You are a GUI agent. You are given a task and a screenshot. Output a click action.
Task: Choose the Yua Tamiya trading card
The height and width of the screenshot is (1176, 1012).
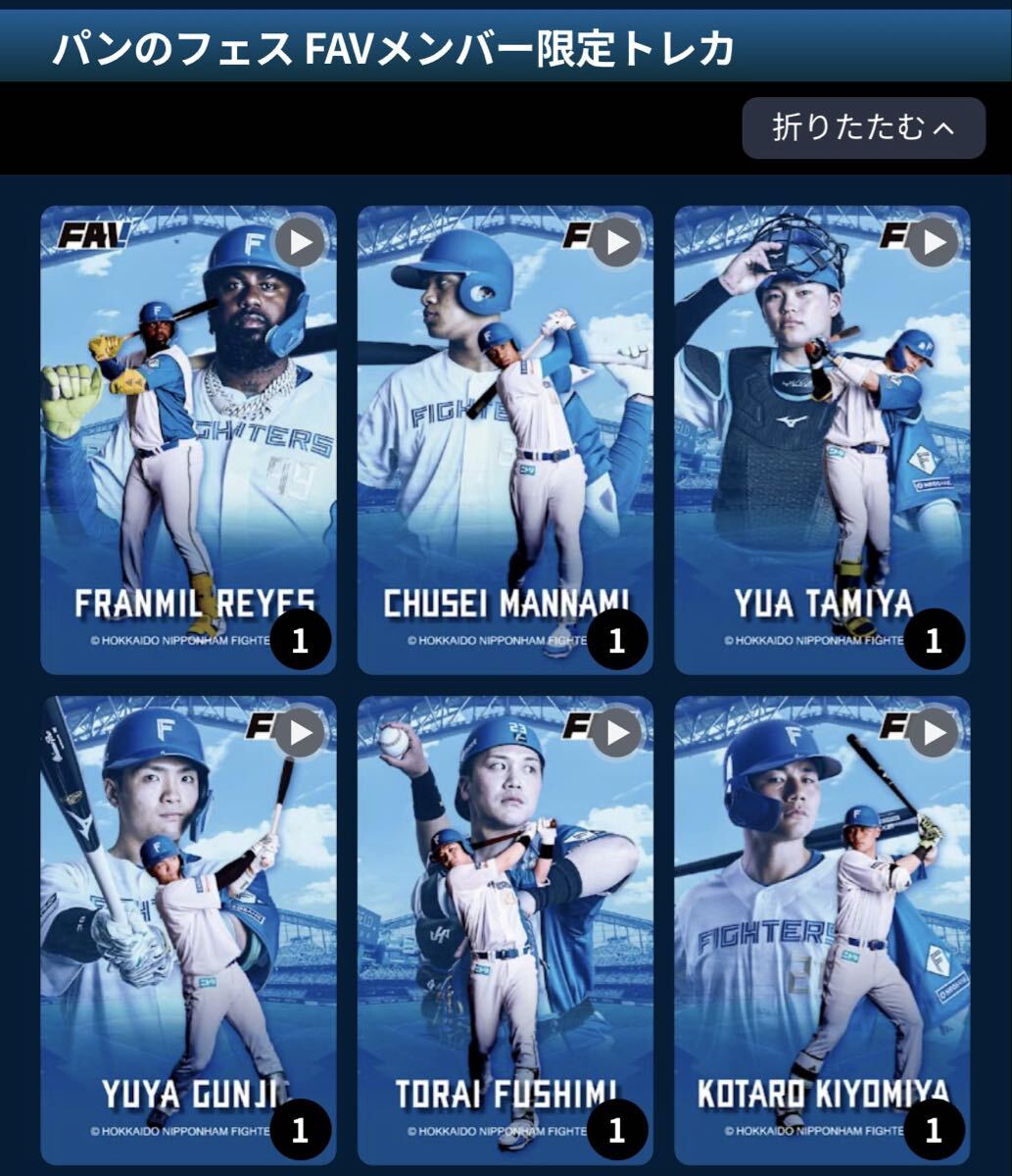click(x=822, y=441)
